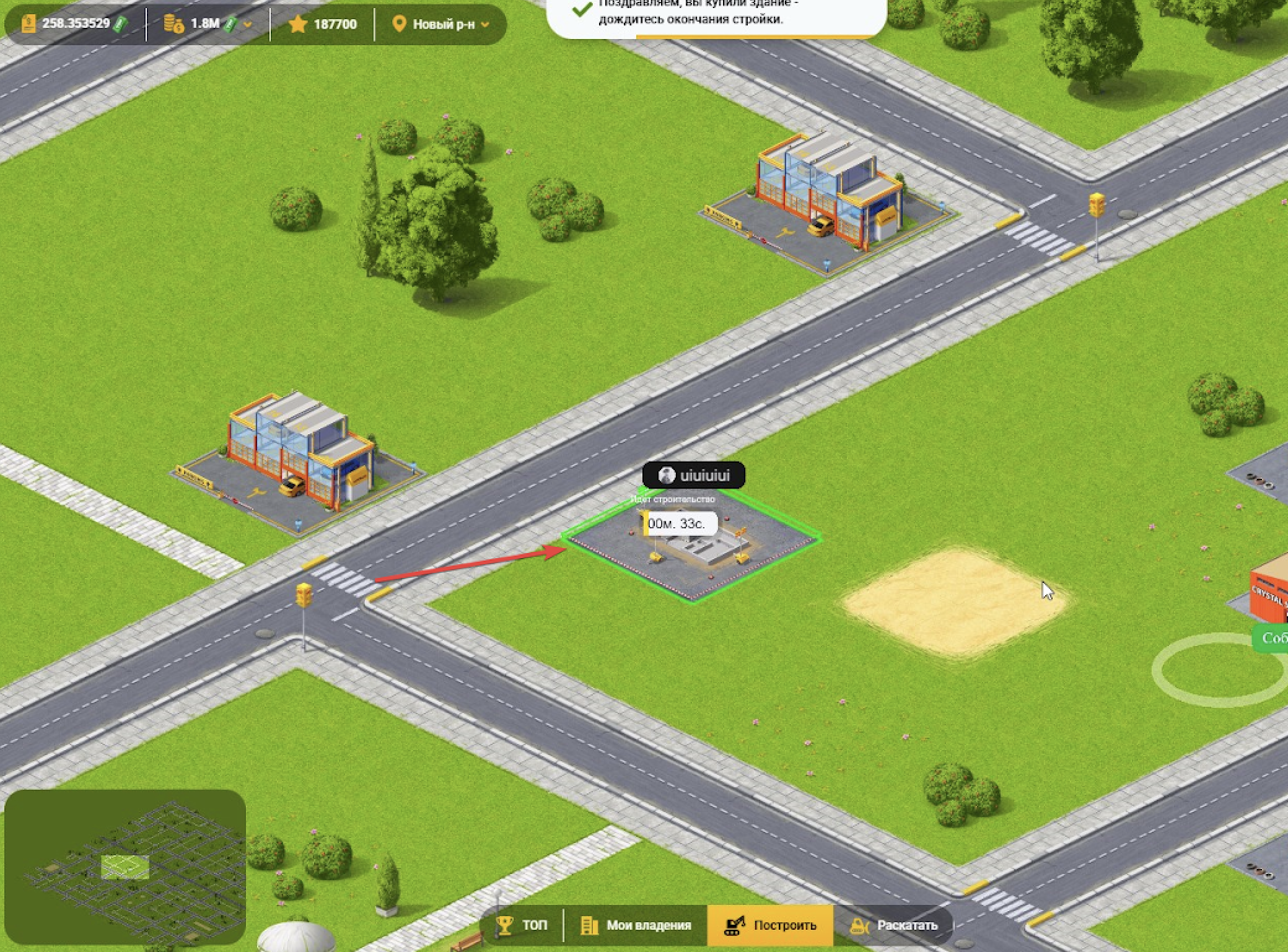Image resolution: width=1288 pixels, height=952 pixels.
Task: Select the Построить build button
Action: [x=771, y=925]
